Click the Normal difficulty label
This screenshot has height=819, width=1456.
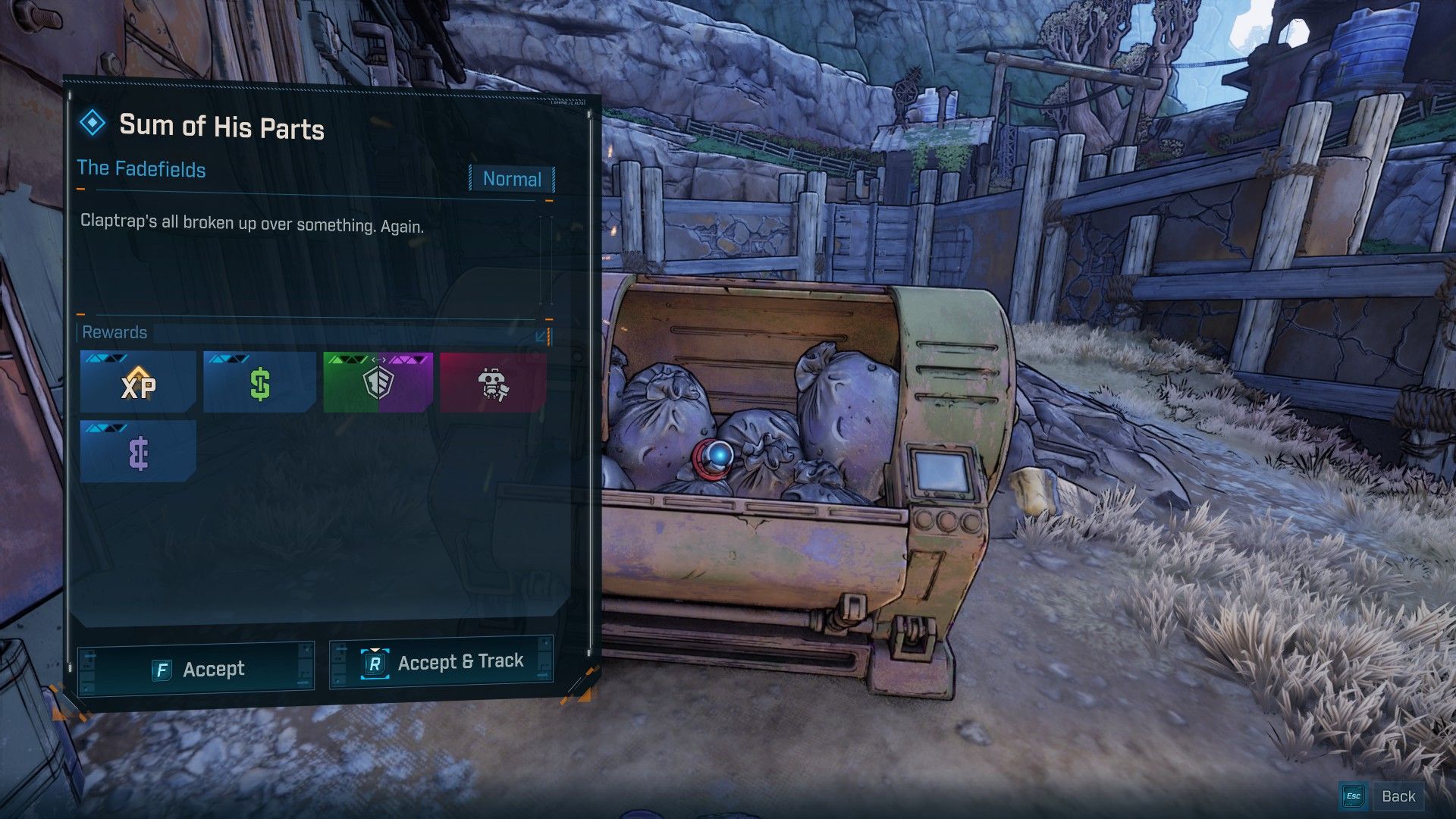tap(512, 179)
